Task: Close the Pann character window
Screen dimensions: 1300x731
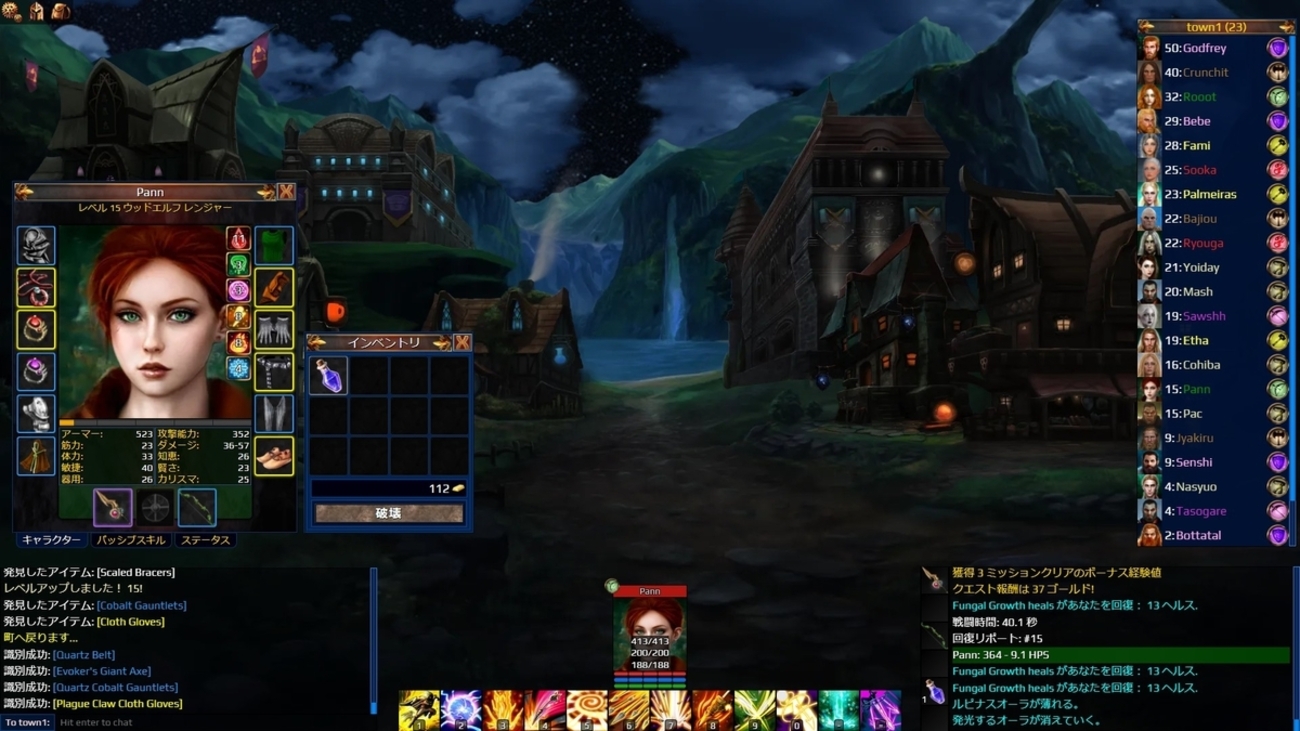Action: click(287, 192)
